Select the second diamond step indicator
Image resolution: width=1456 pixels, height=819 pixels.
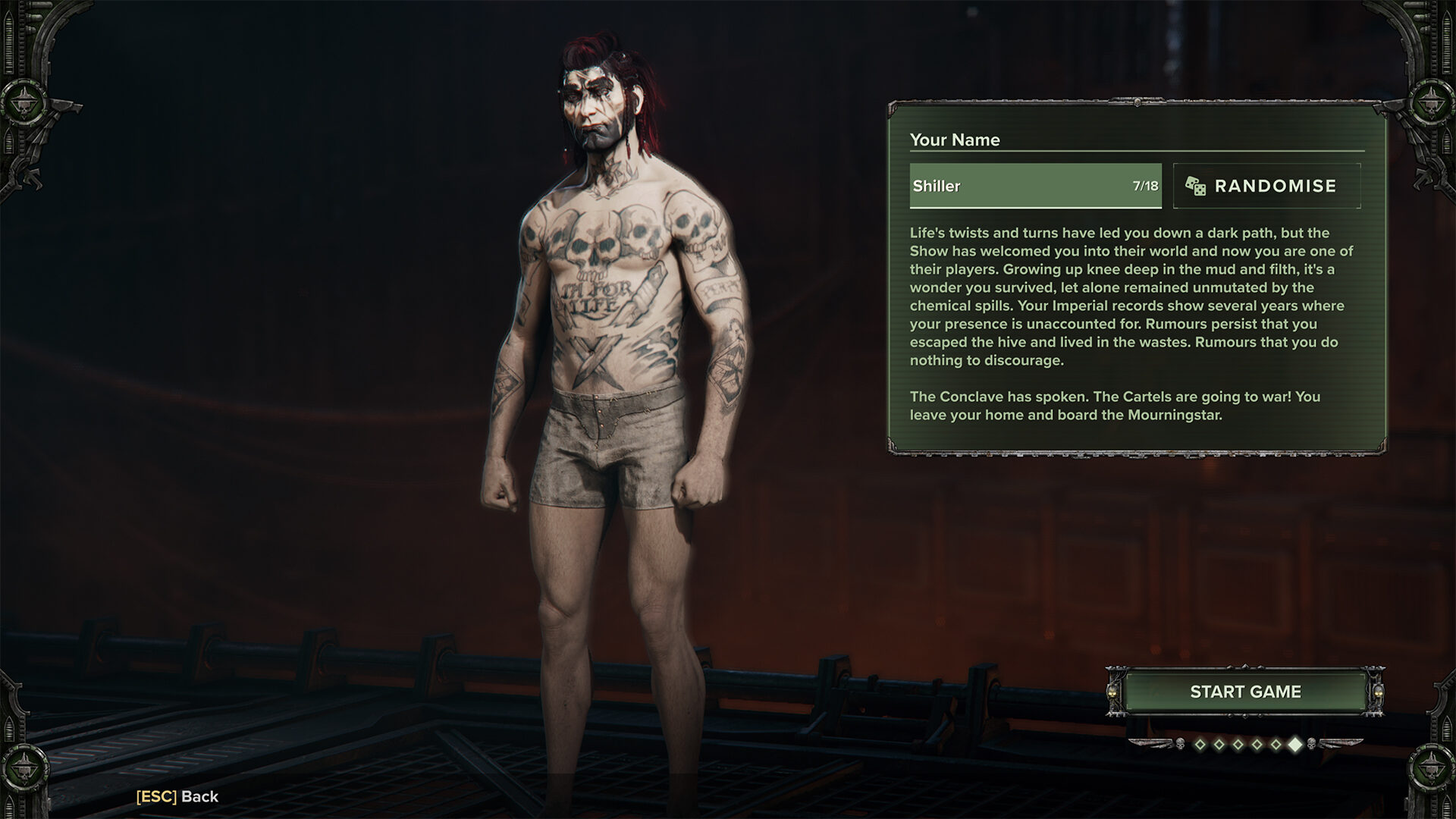pyautogui.click(x=1219, y=745)
